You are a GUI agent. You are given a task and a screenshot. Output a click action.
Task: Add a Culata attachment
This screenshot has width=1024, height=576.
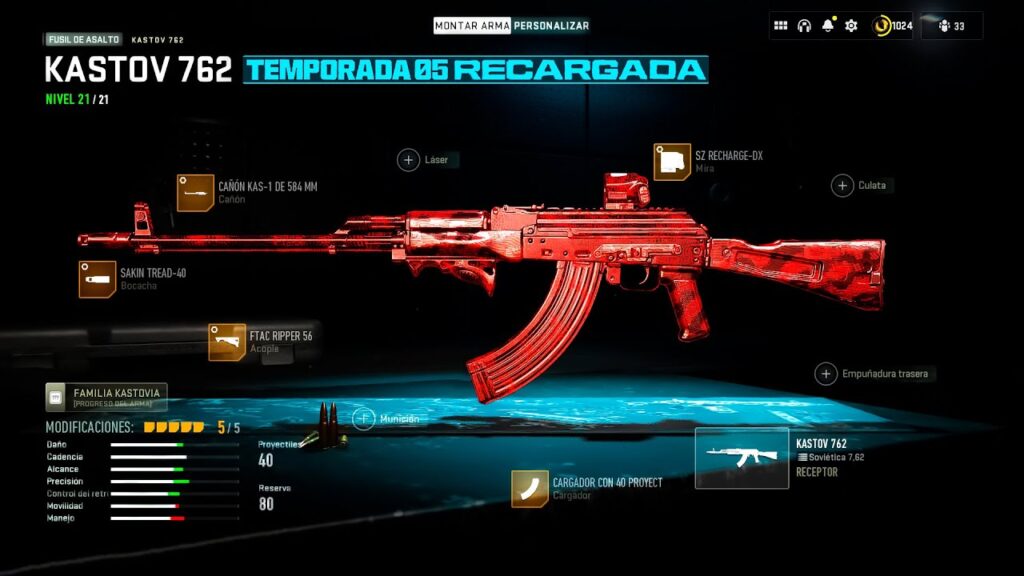(842, 185)
